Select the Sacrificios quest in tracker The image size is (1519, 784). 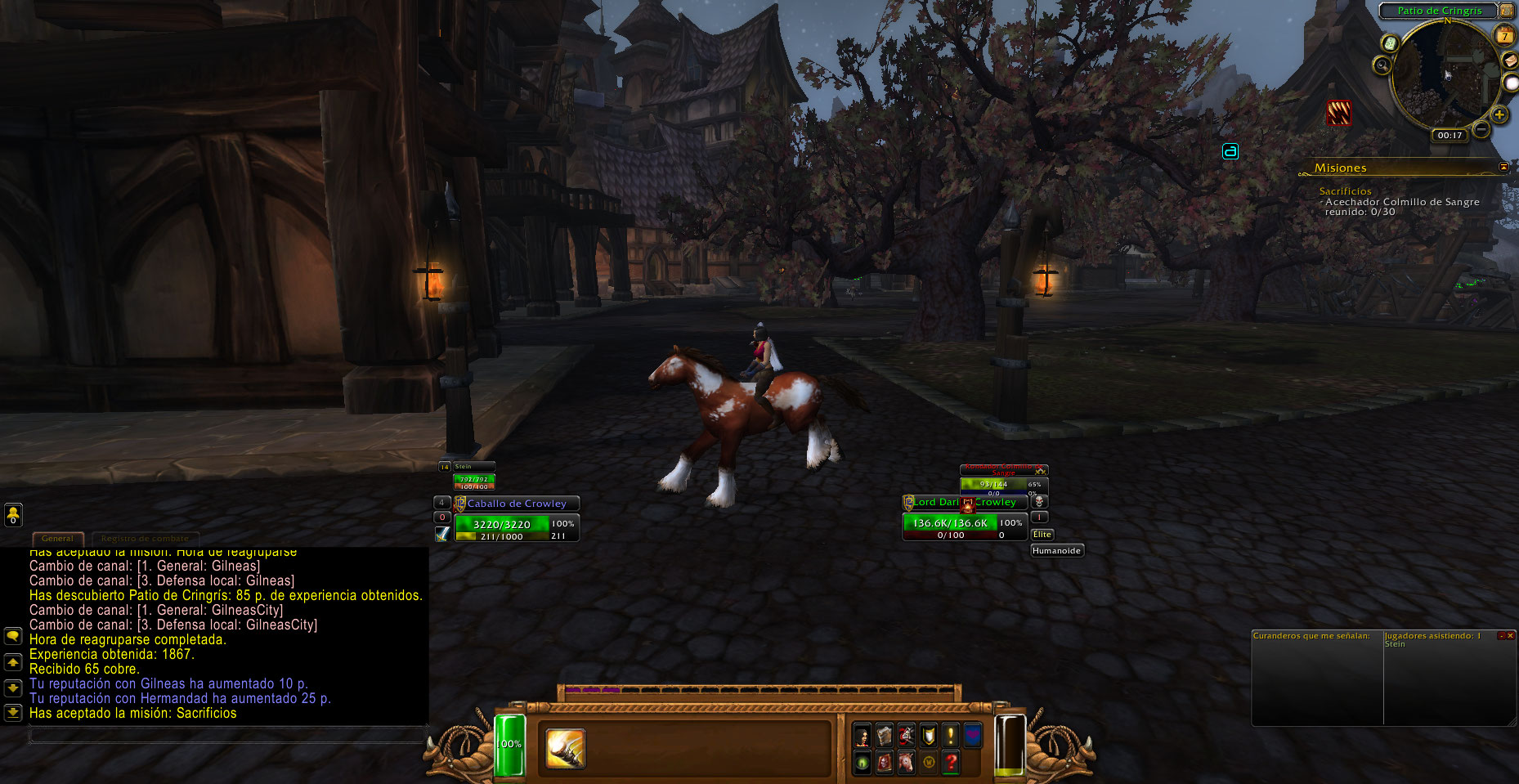click(1345, 190)
